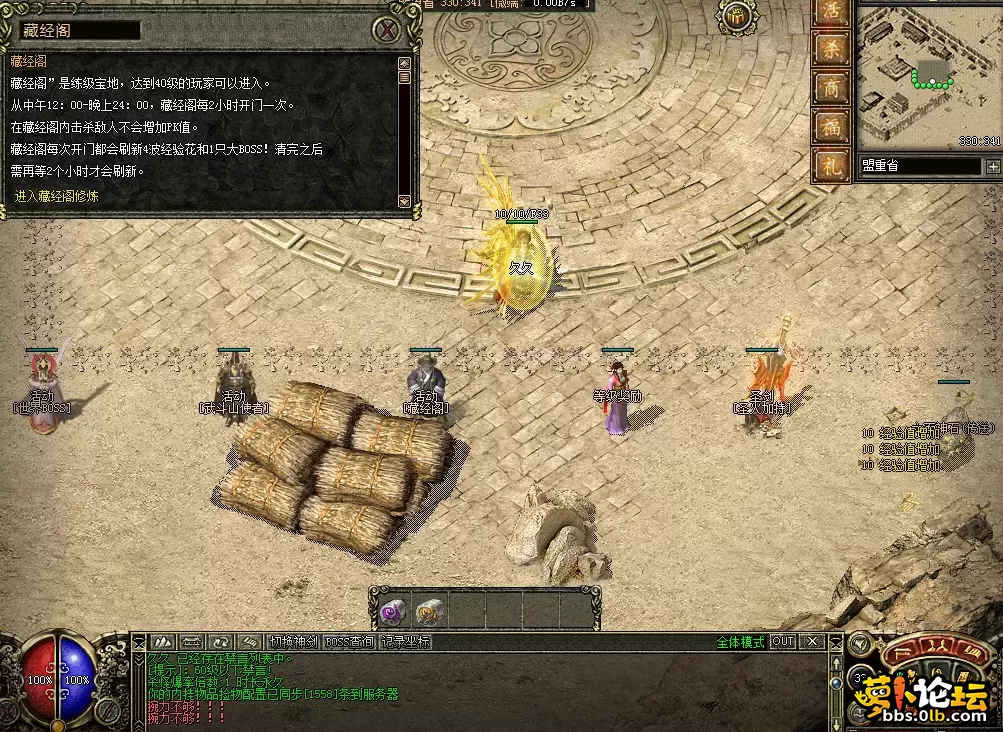Click the 切换神剑 button
The height and width of the screenshot is (732, 1003).
click(294, 642)
